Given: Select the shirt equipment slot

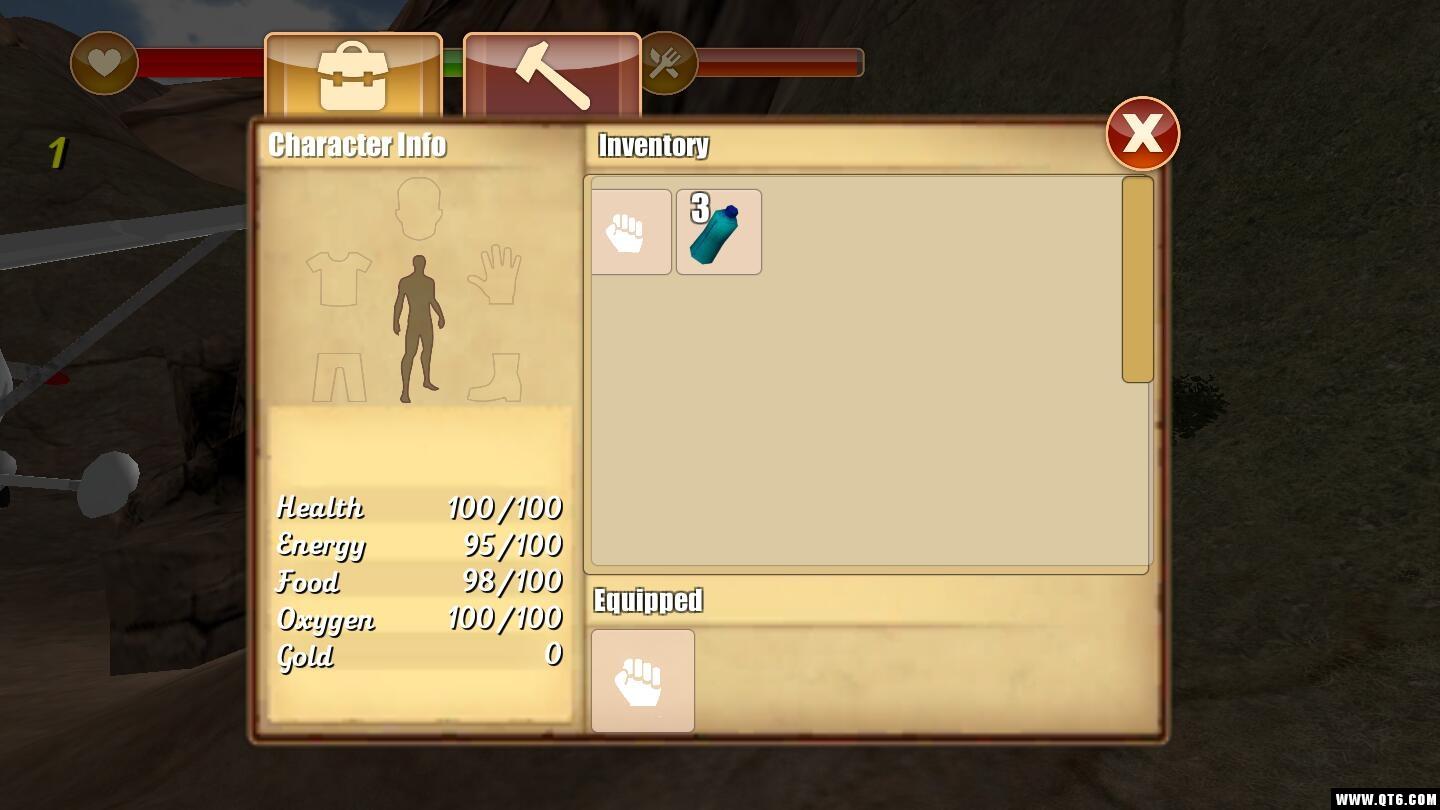Looking at the screenshot, I should (338, 277).
